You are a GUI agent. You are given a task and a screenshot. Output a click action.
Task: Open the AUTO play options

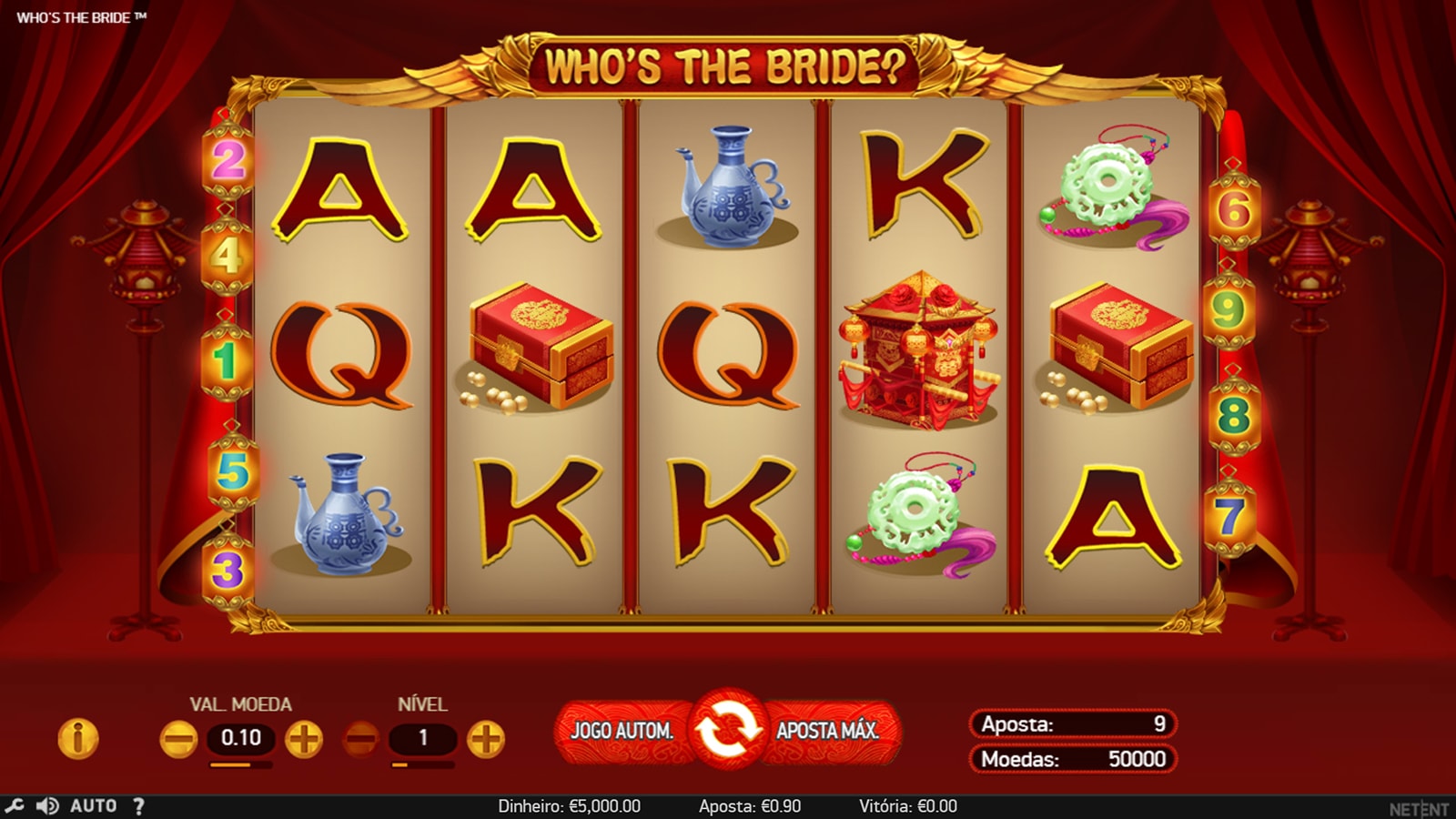[93, 806]
